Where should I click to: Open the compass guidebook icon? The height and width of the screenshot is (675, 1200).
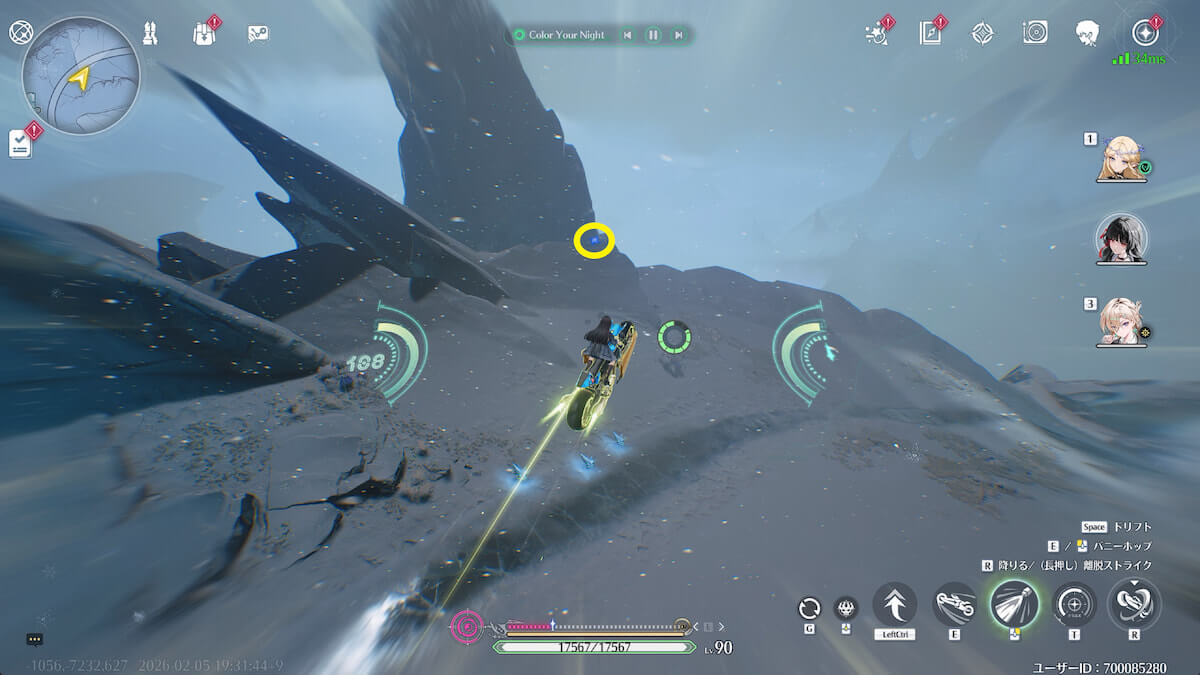(x=930, y=33)
